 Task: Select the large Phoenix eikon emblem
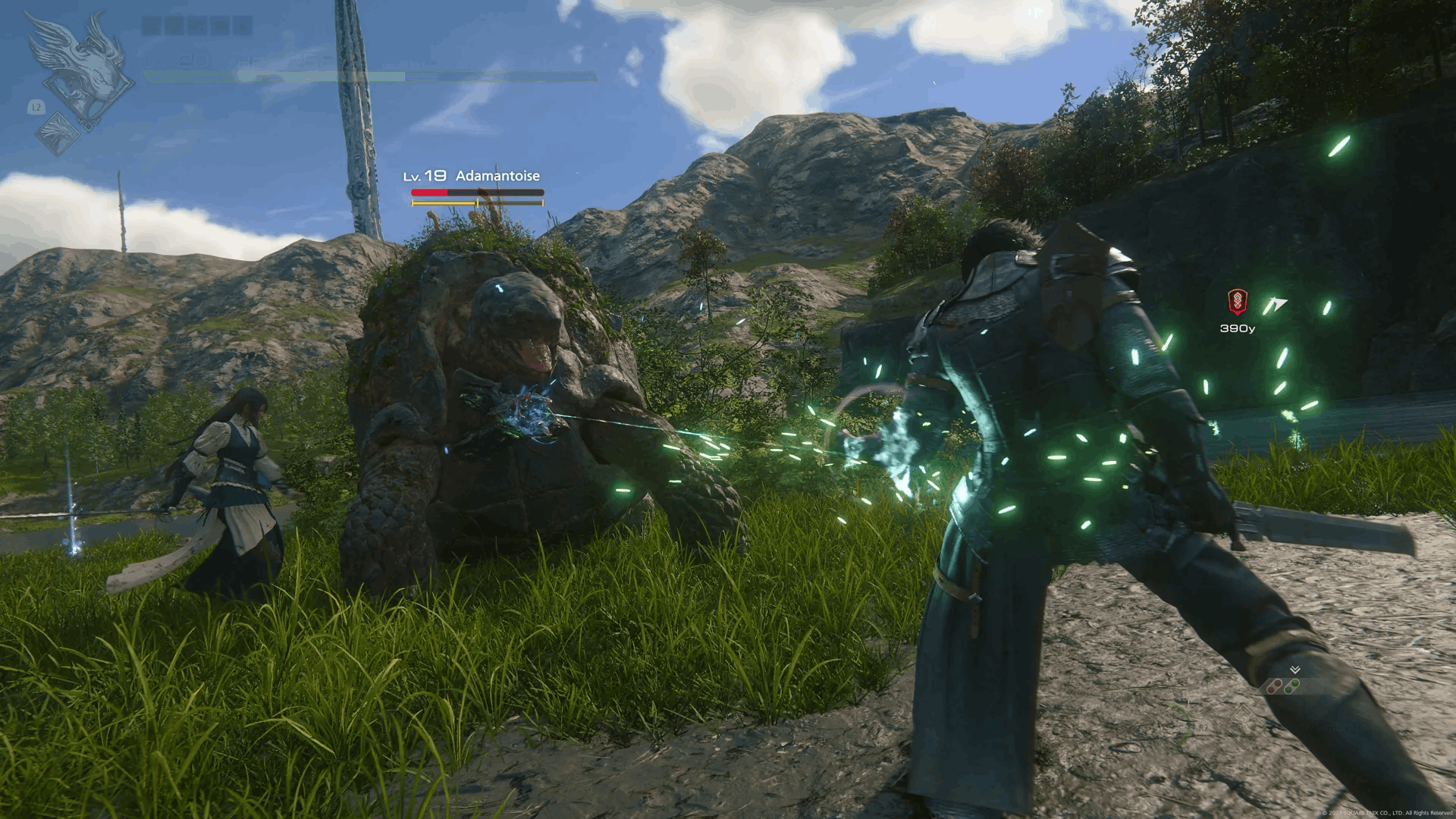pyautogui.click(x=82, y=68)
